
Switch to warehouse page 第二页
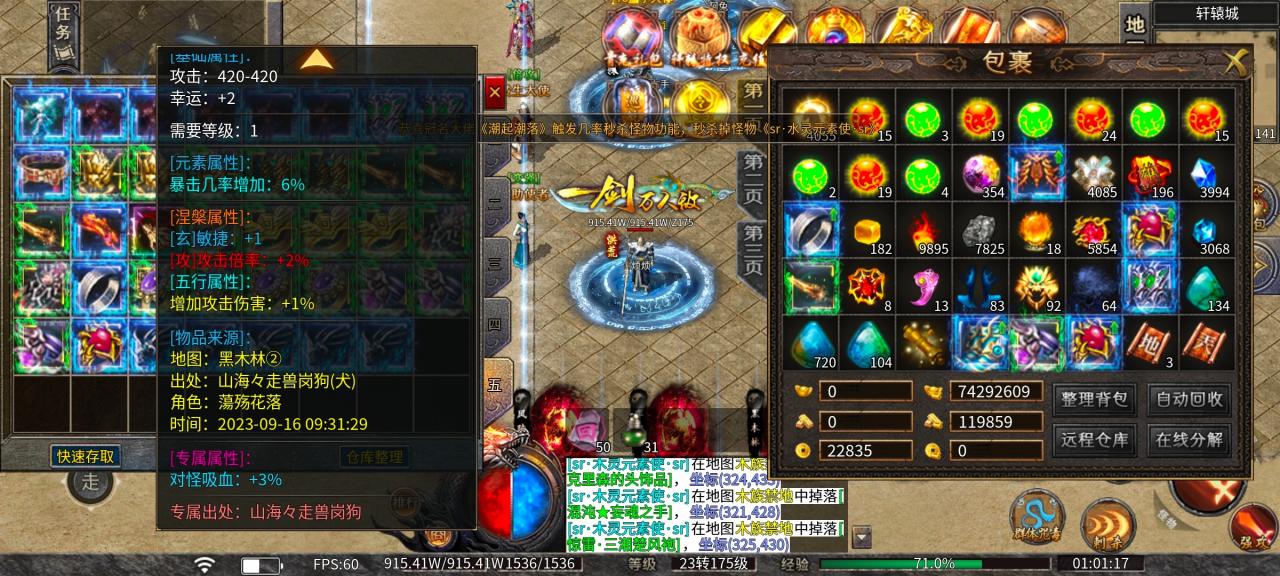[x=752, y=180]
